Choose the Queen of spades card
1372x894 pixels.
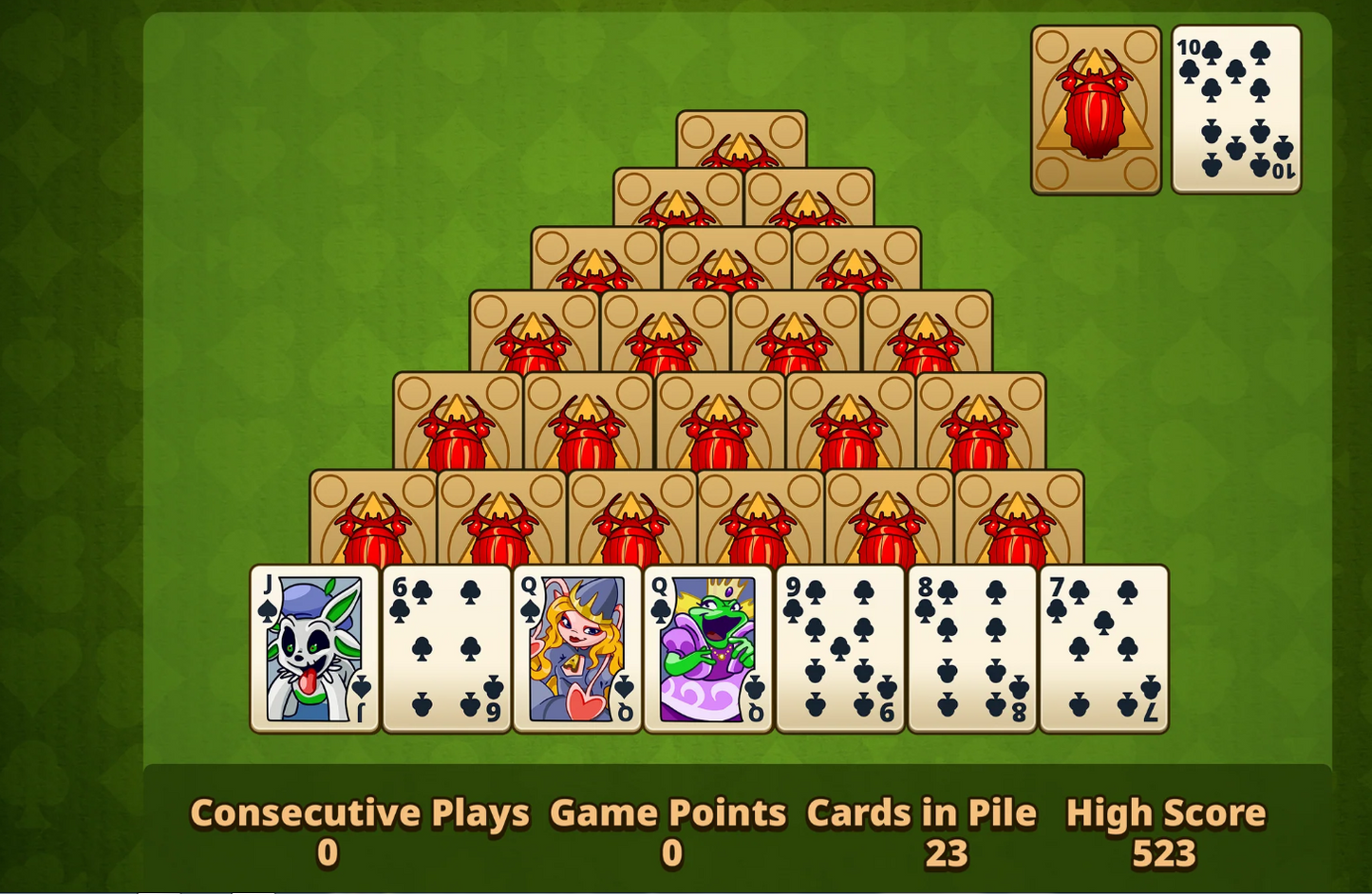click(577, 649)
